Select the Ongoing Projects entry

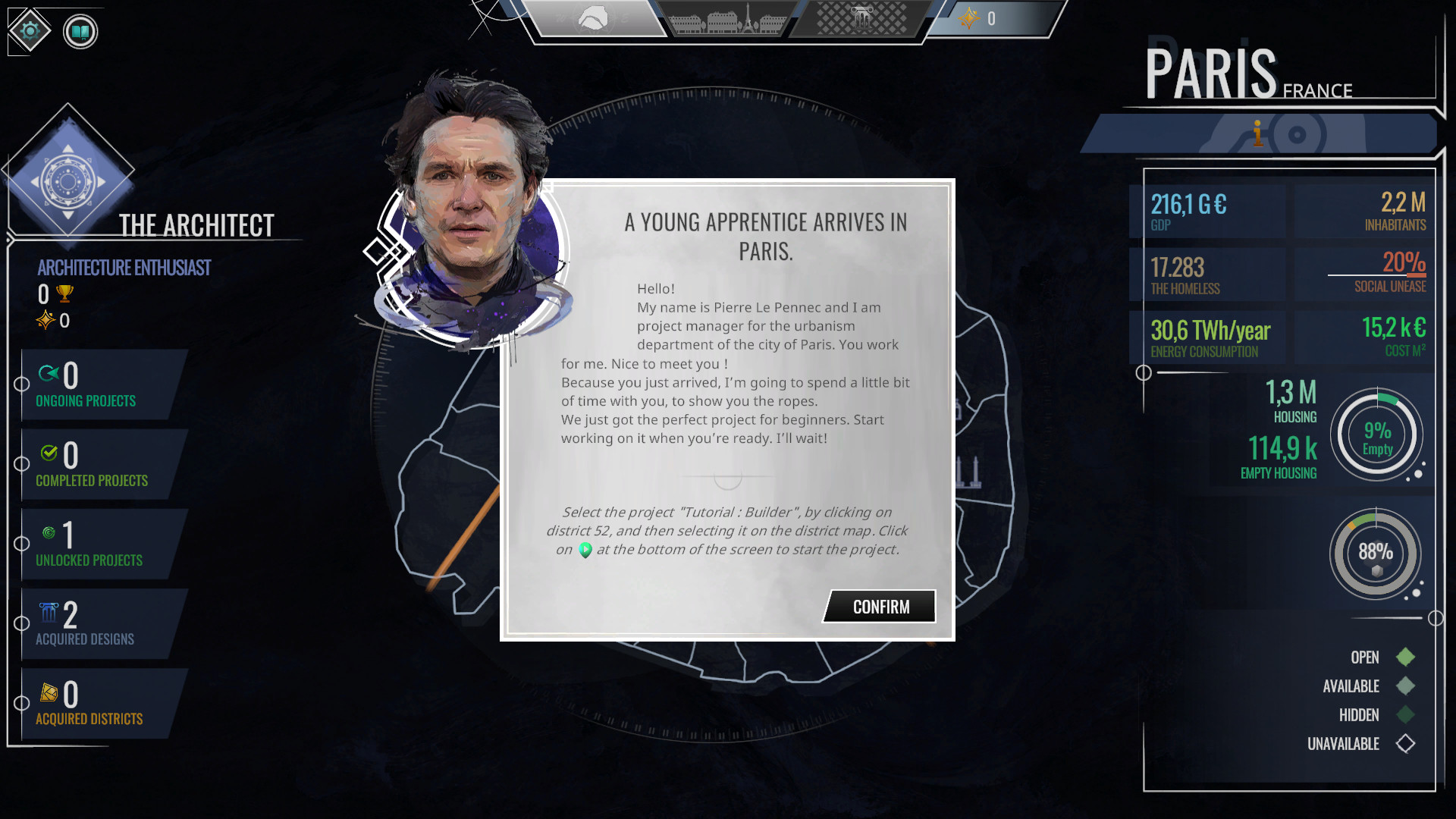pyautogui.click(x=86, y=384)
